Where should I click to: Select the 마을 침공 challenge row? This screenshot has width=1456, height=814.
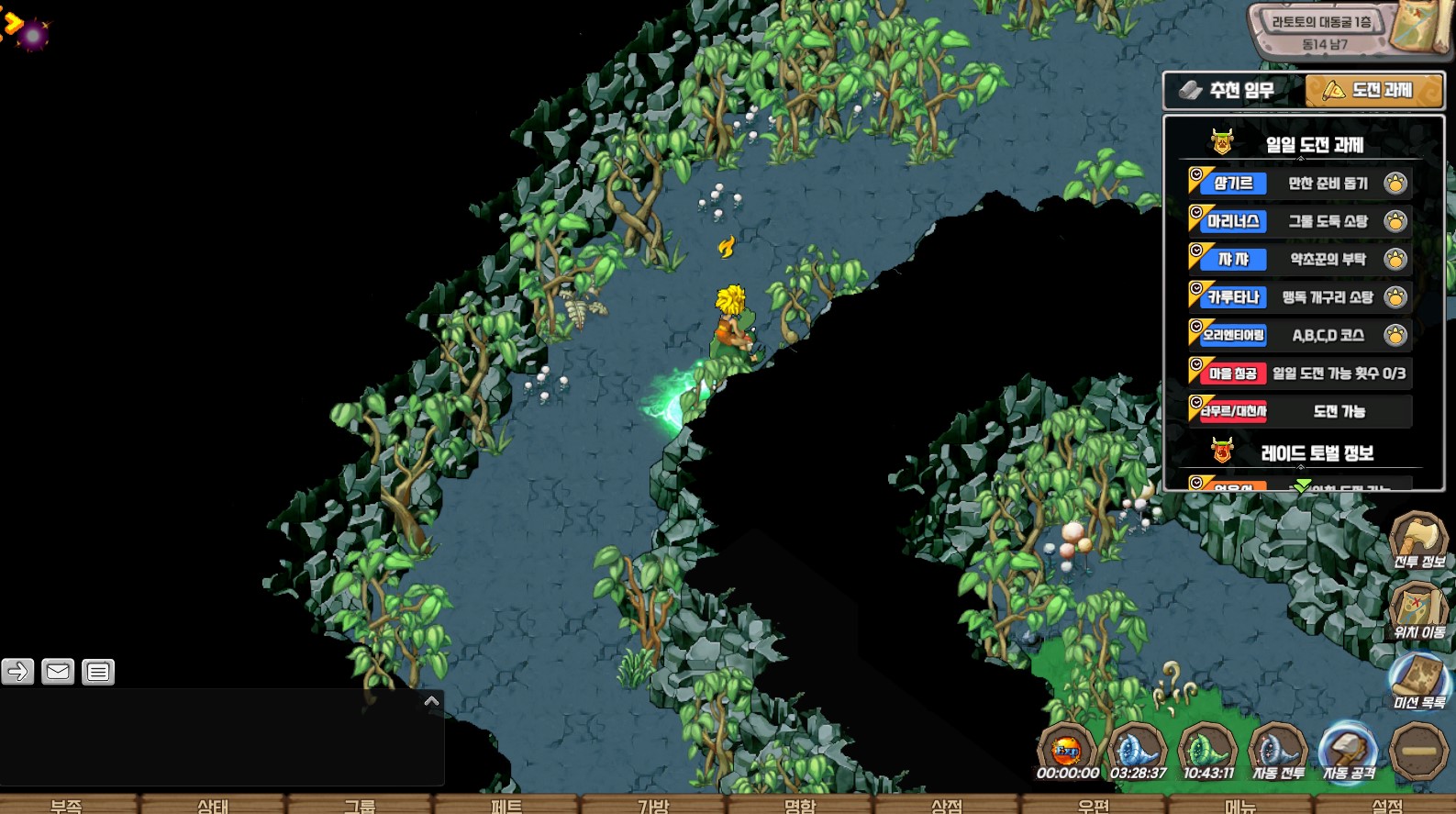coord(1299,374)
